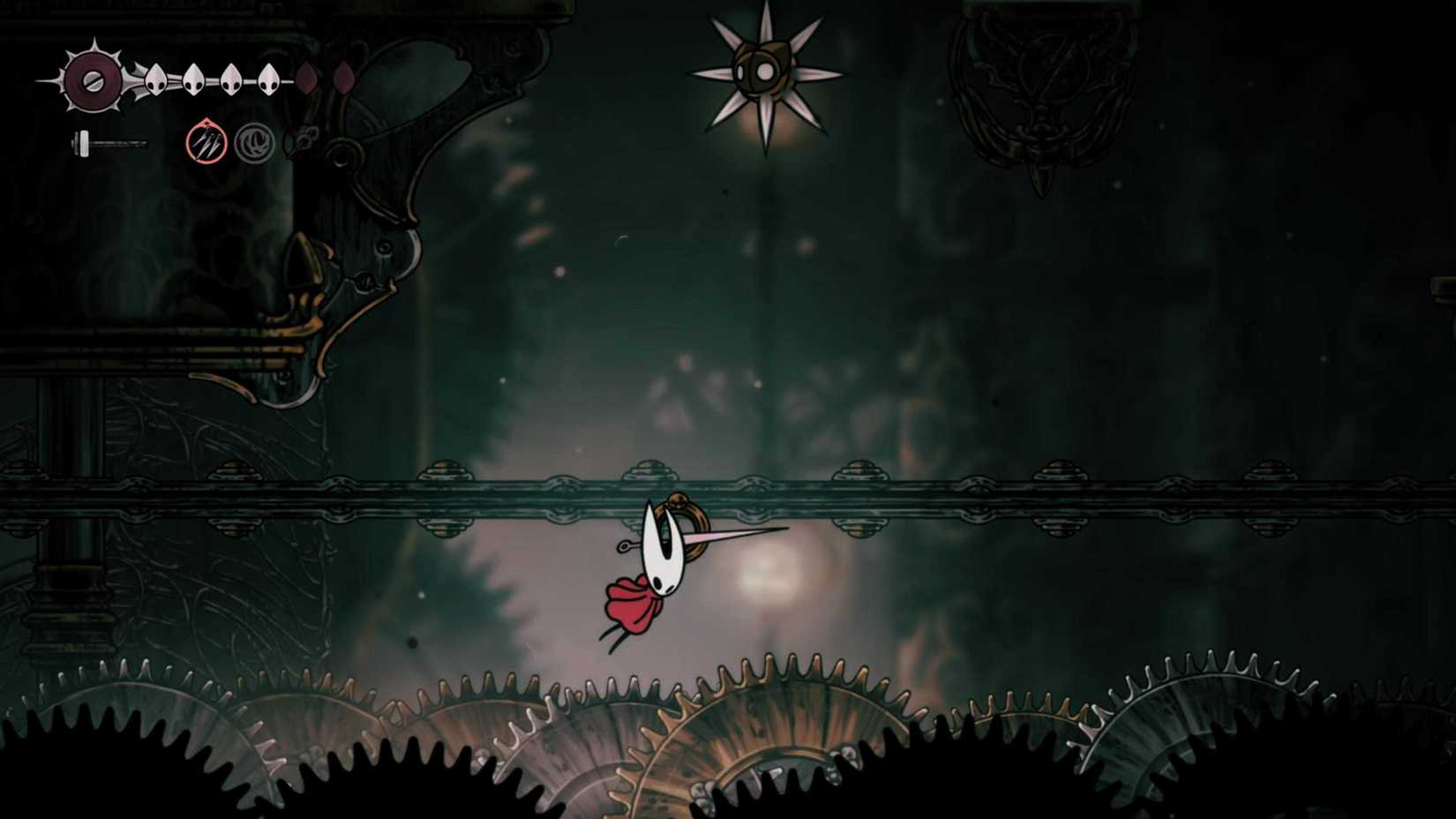Viewport: 1456px width, 819px height.
Task: Click the greyed-out secondary tool icon
Action: click(x=255, y=142)
